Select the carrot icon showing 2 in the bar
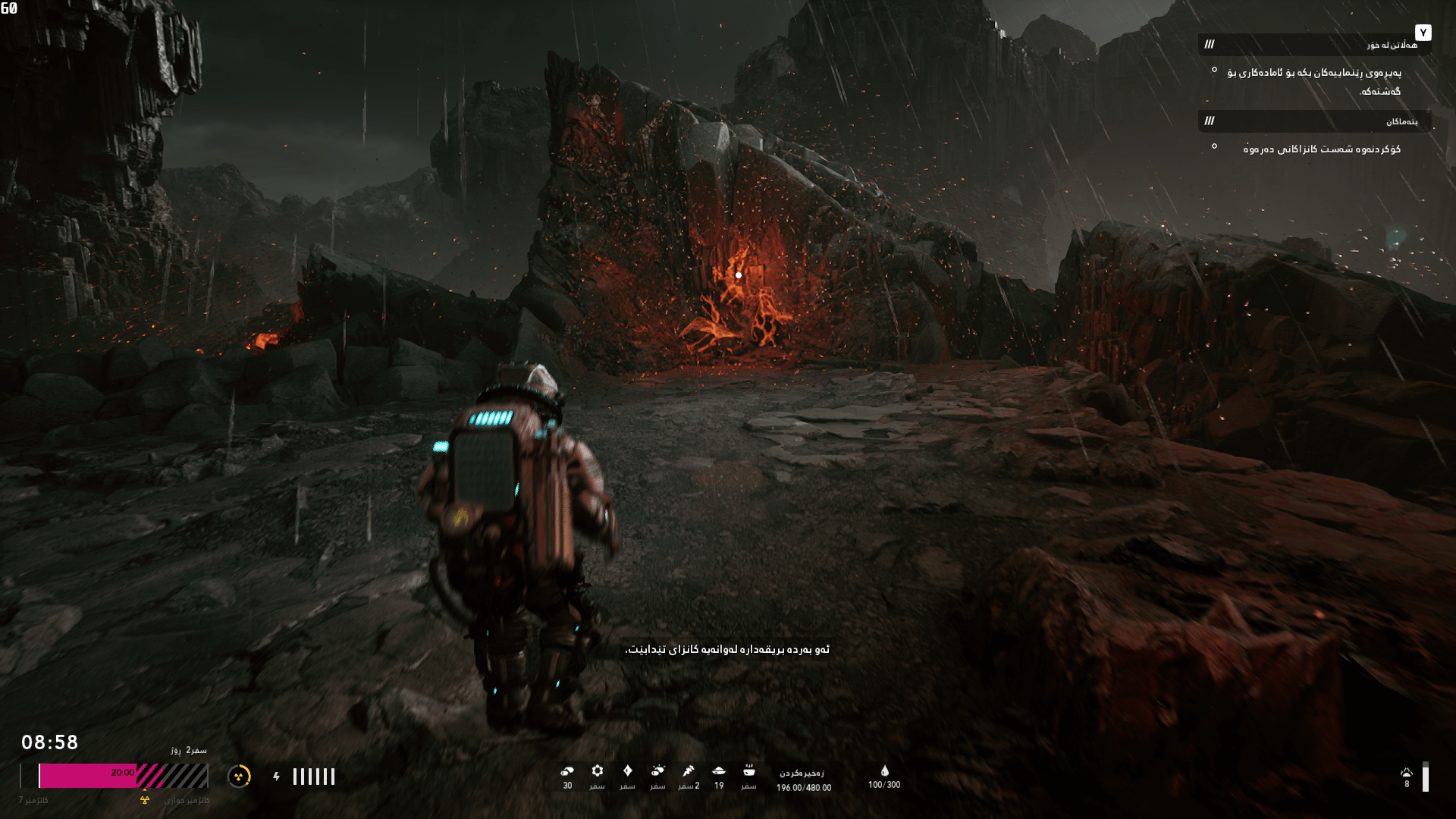This screenshot has height=819, width=1456. click(x=687, y=772)
